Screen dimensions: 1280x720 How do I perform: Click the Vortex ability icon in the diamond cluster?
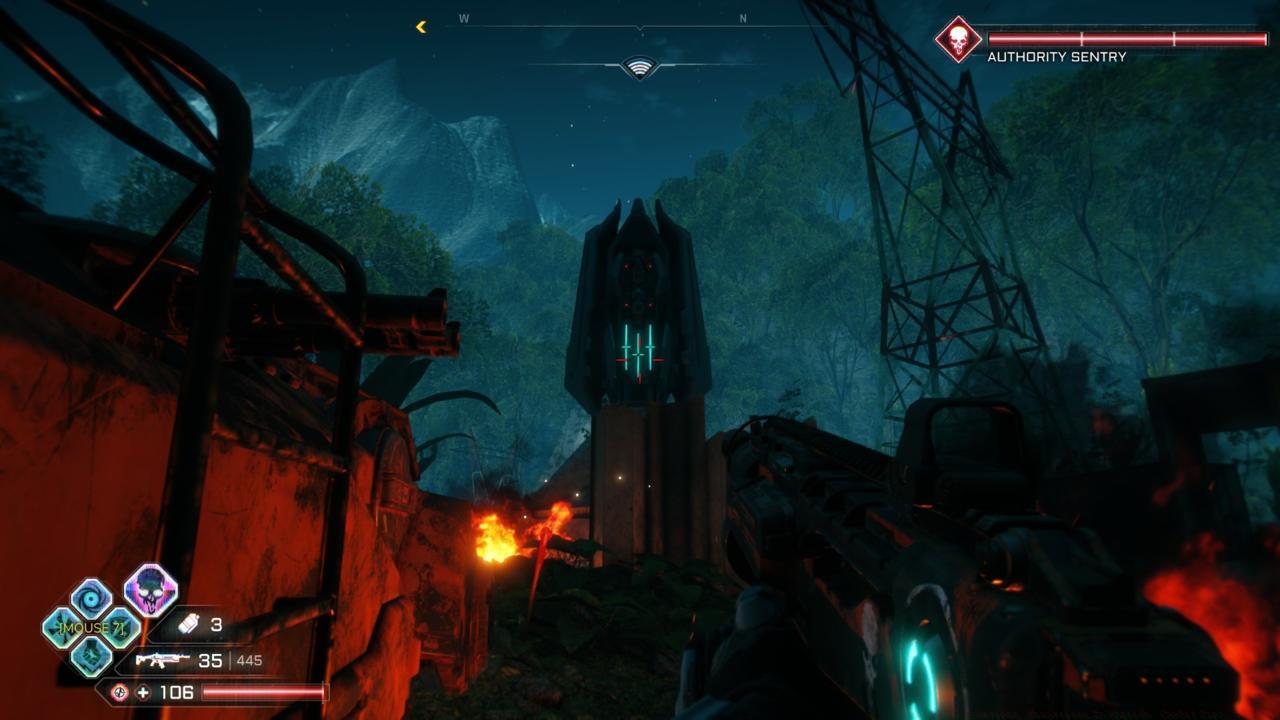tap(88, 596)
